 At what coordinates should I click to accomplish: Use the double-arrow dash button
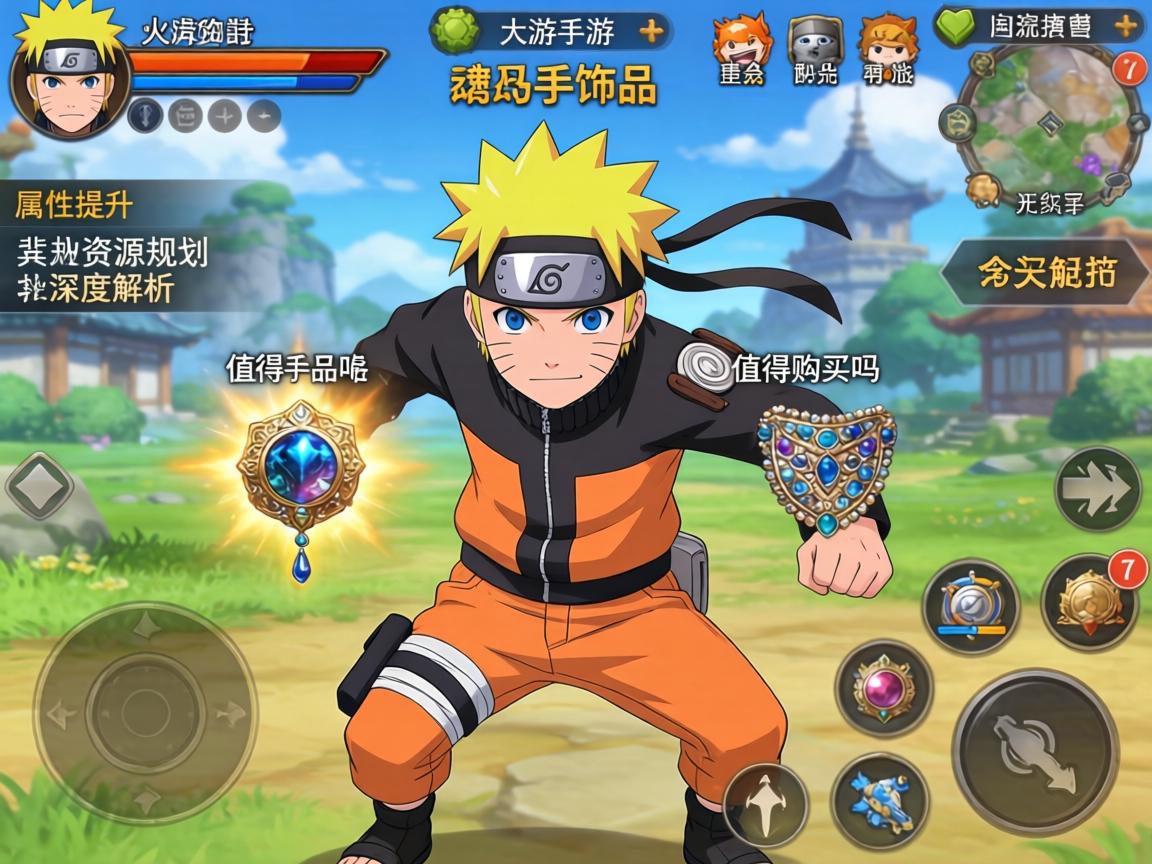(x=1098, y=489)
